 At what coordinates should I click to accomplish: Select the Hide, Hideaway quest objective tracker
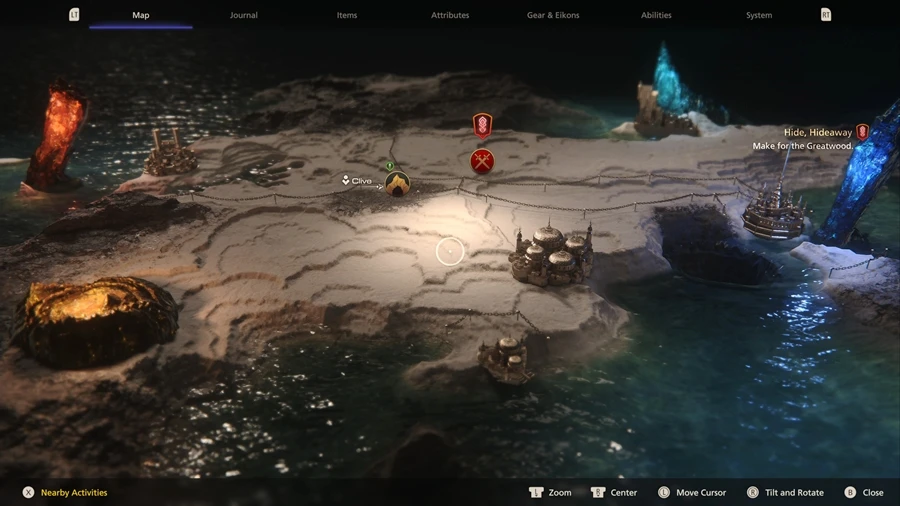point(818,132)
